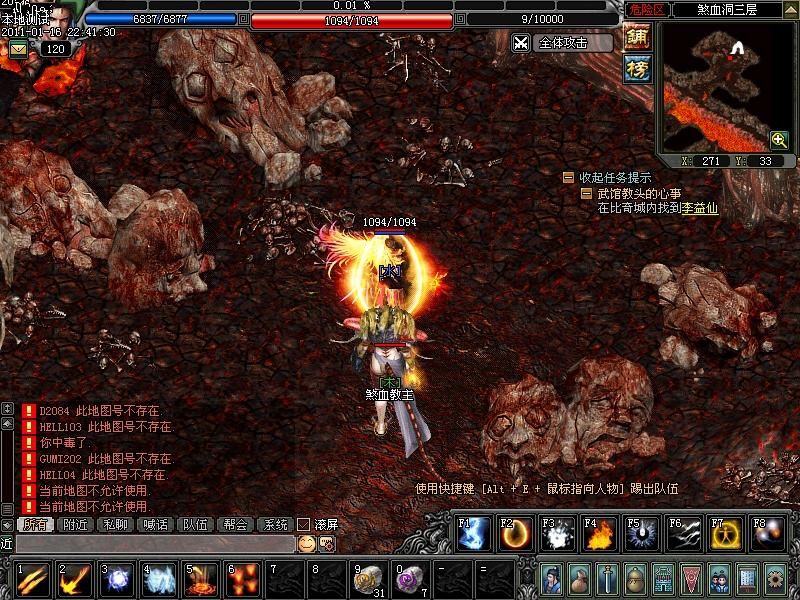Switch to the 私聊 chat tab
This screenshot has width=800, height=600.
pos(116,524)
